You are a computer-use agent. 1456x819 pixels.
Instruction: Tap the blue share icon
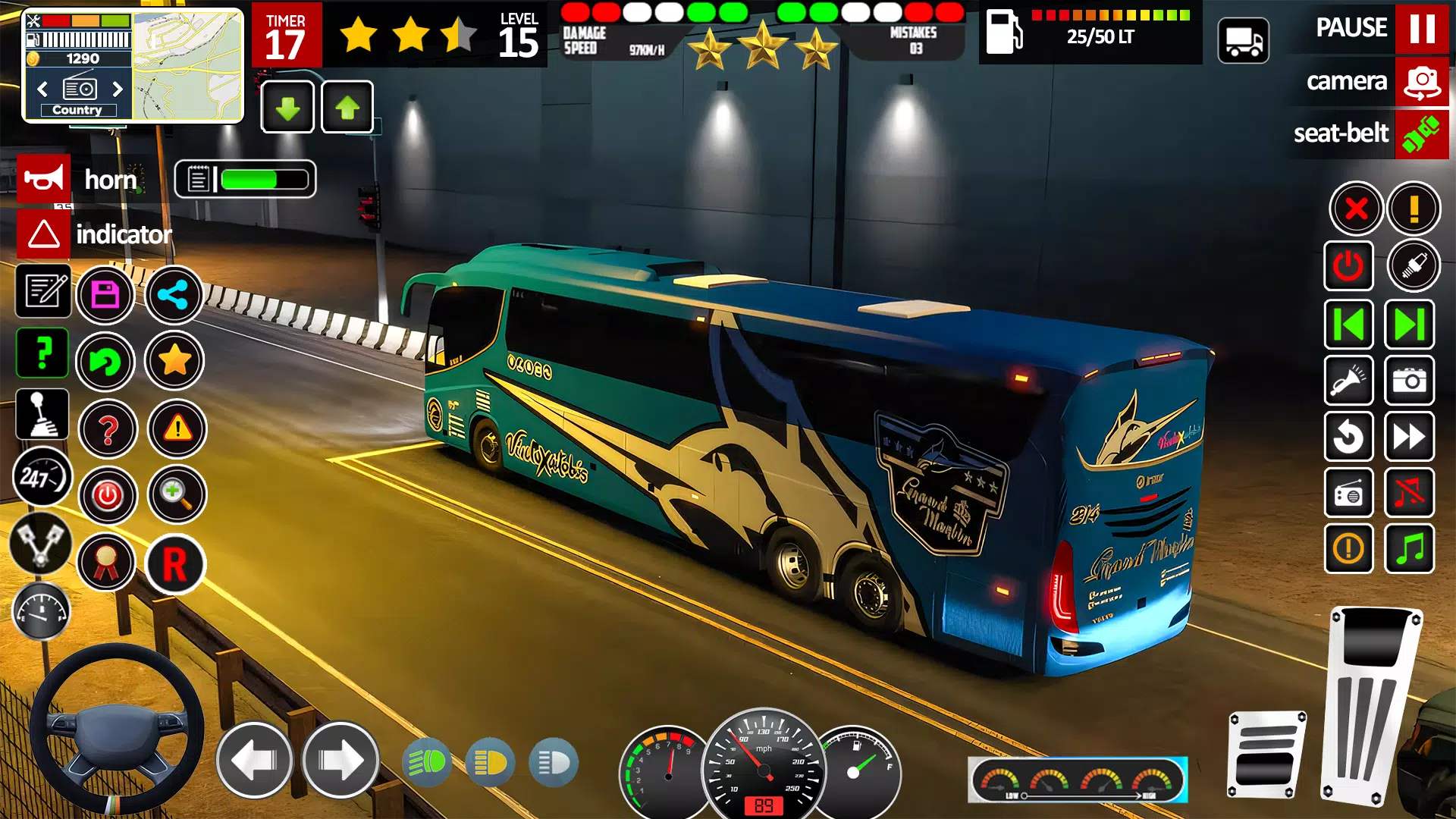tap(174, 295)
